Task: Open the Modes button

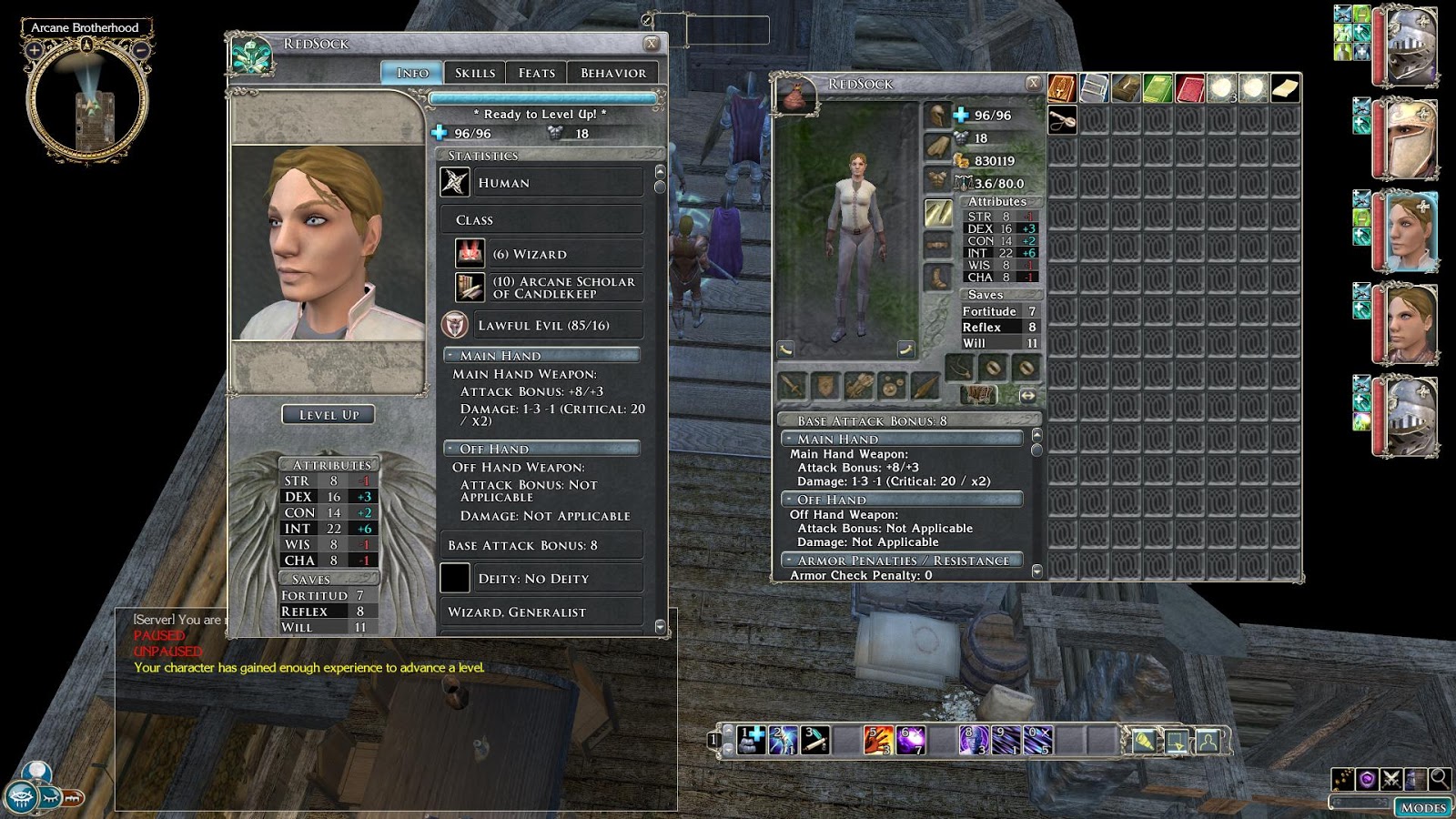Action: (1424, 807)
